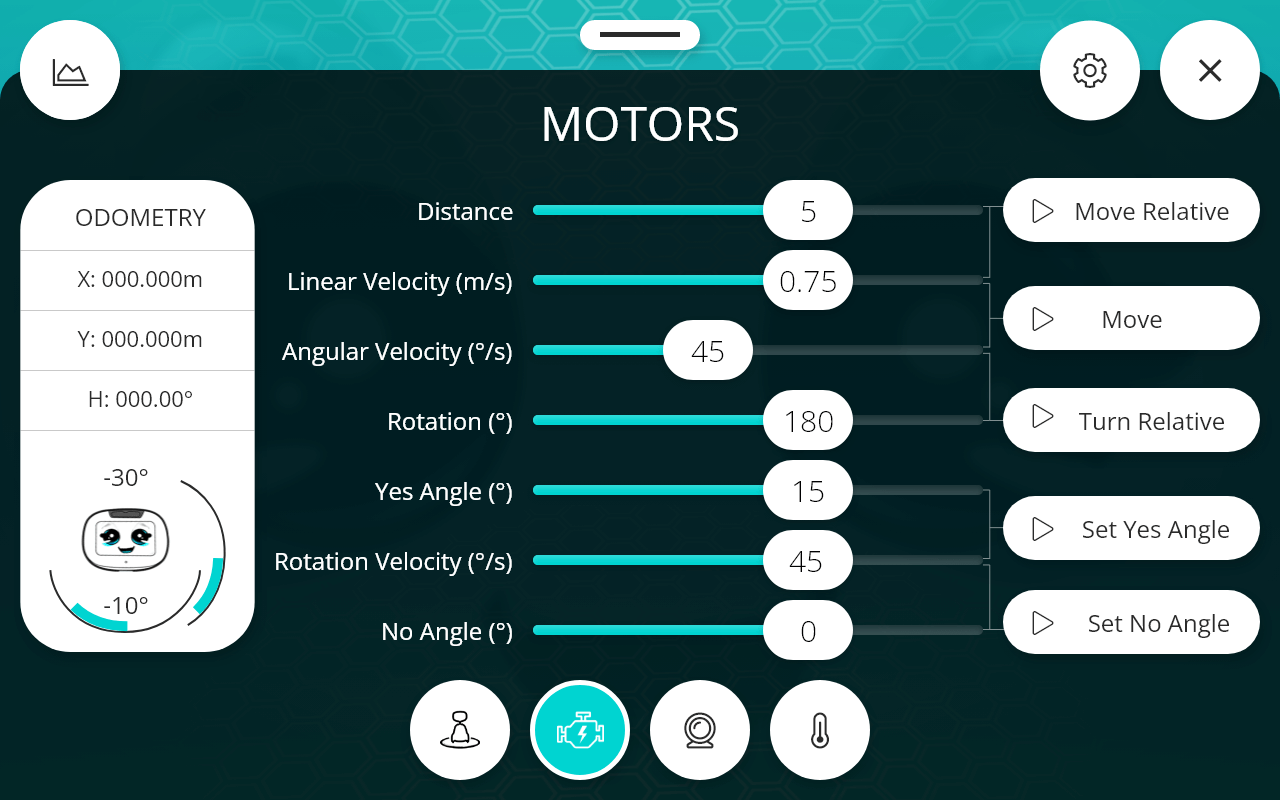Viewport: 1280px width, 800px height.
Task: Close the Motors panel with the X
Action: (x=1209, y=70)
